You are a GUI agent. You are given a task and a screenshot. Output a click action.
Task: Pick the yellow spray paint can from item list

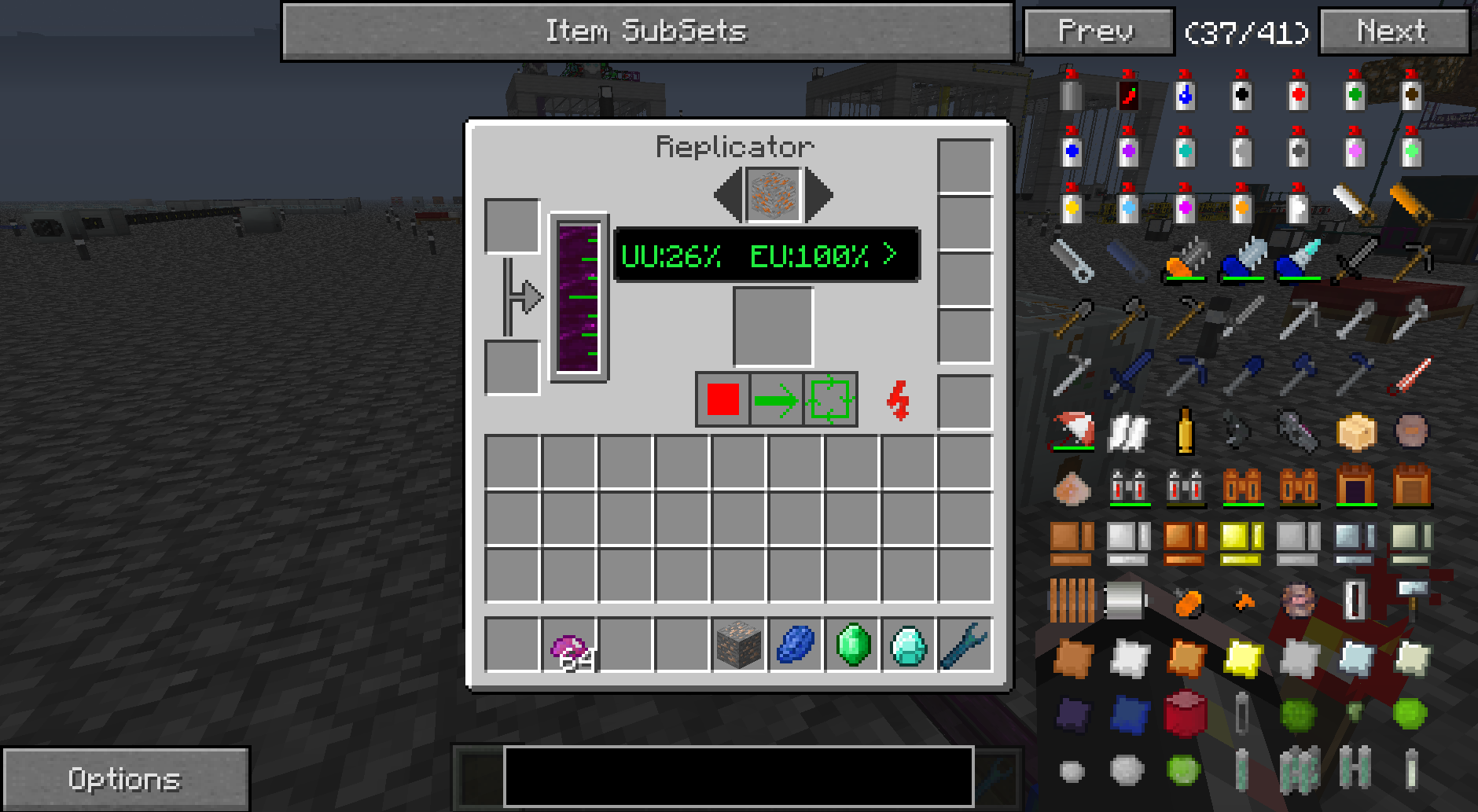[x=1071, y=206]
